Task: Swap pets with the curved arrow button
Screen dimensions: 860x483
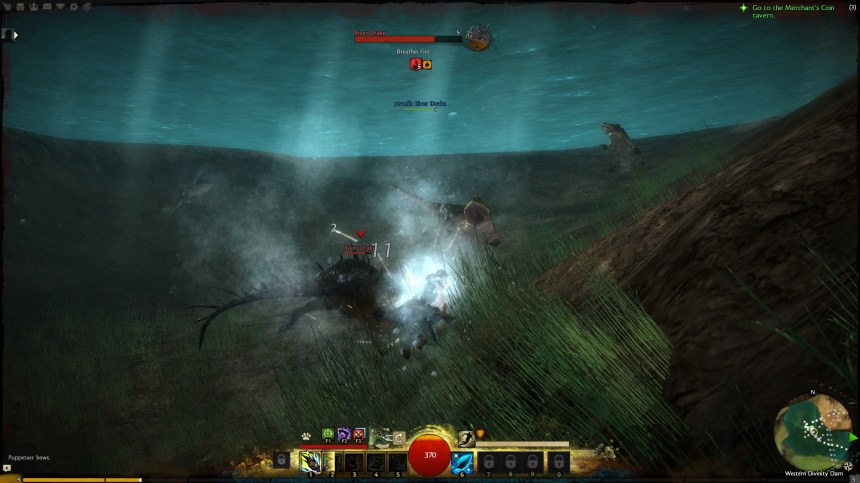Action: click(x=399, y=437)
